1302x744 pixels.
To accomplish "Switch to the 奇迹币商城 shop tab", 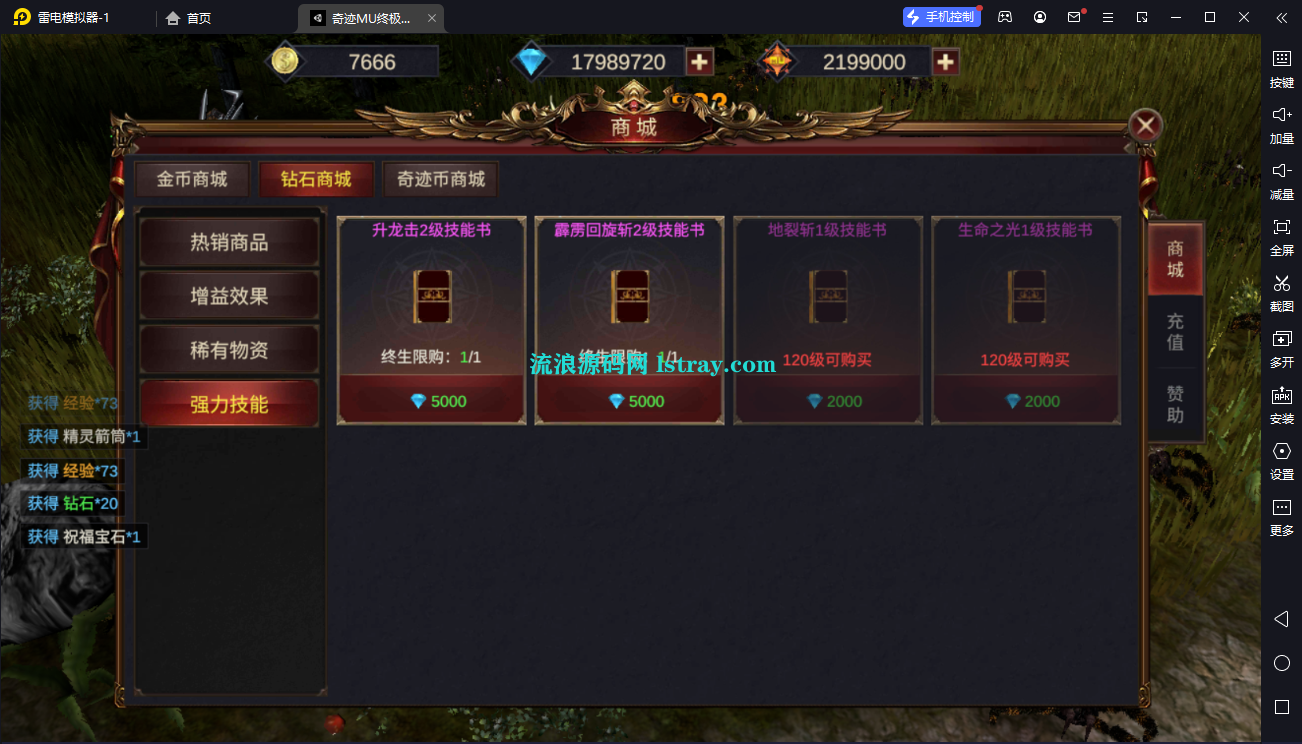I will 439,179.
